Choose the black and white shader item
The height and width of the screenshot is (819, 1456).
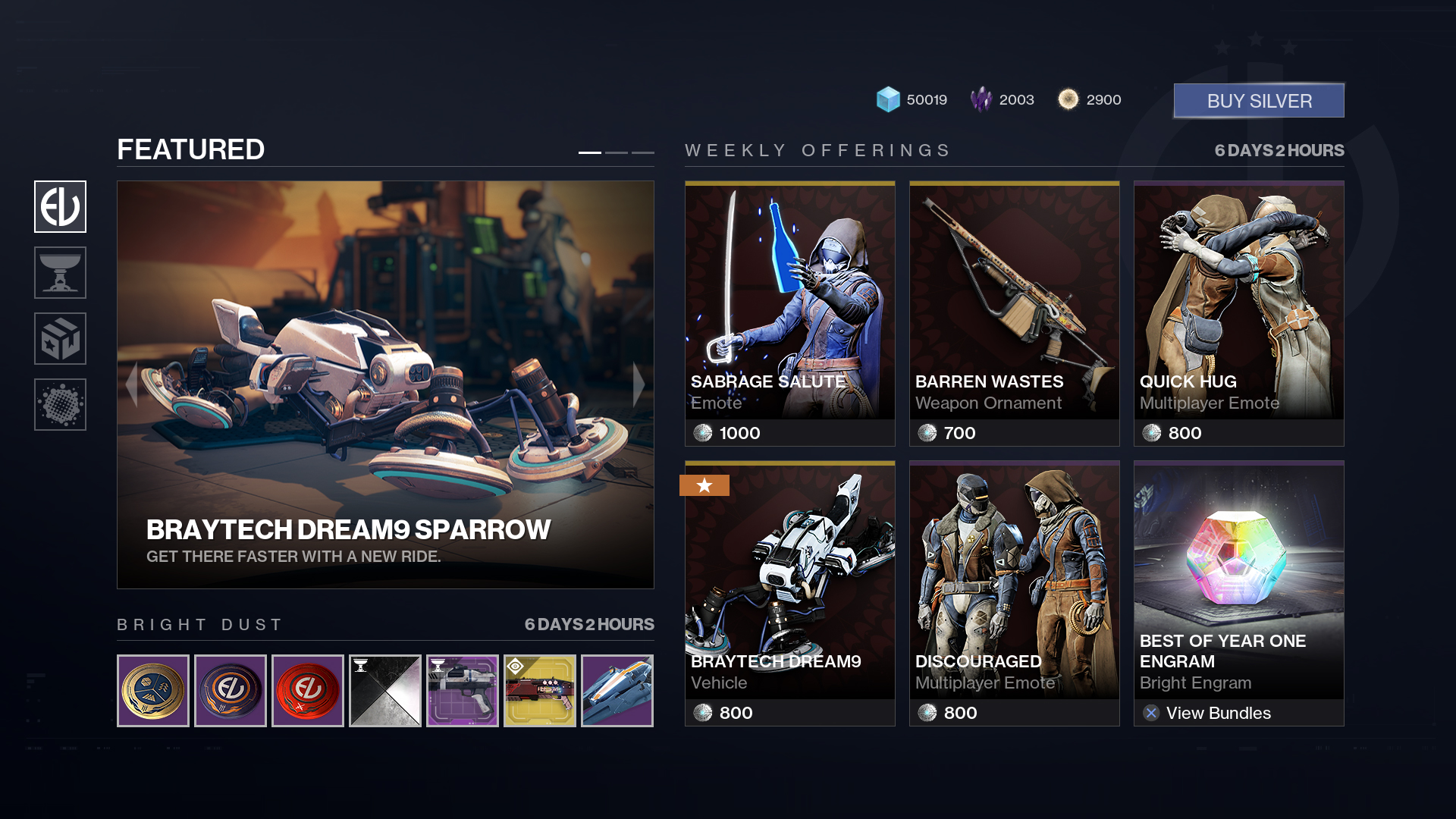(385, 691)
